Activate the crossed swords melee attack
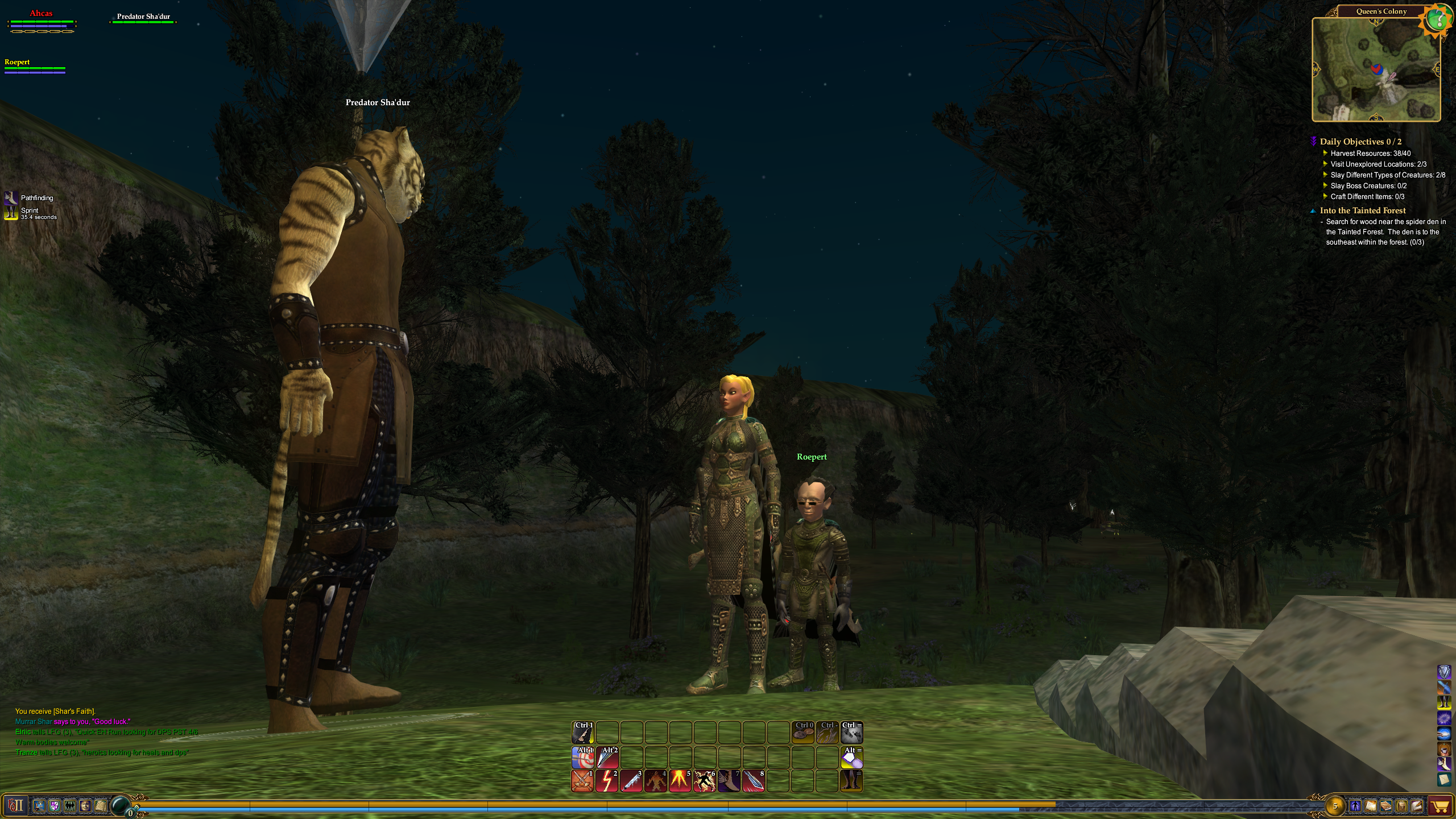Image resolution: width=1456 pixels, height=819 pixels. 582,781
